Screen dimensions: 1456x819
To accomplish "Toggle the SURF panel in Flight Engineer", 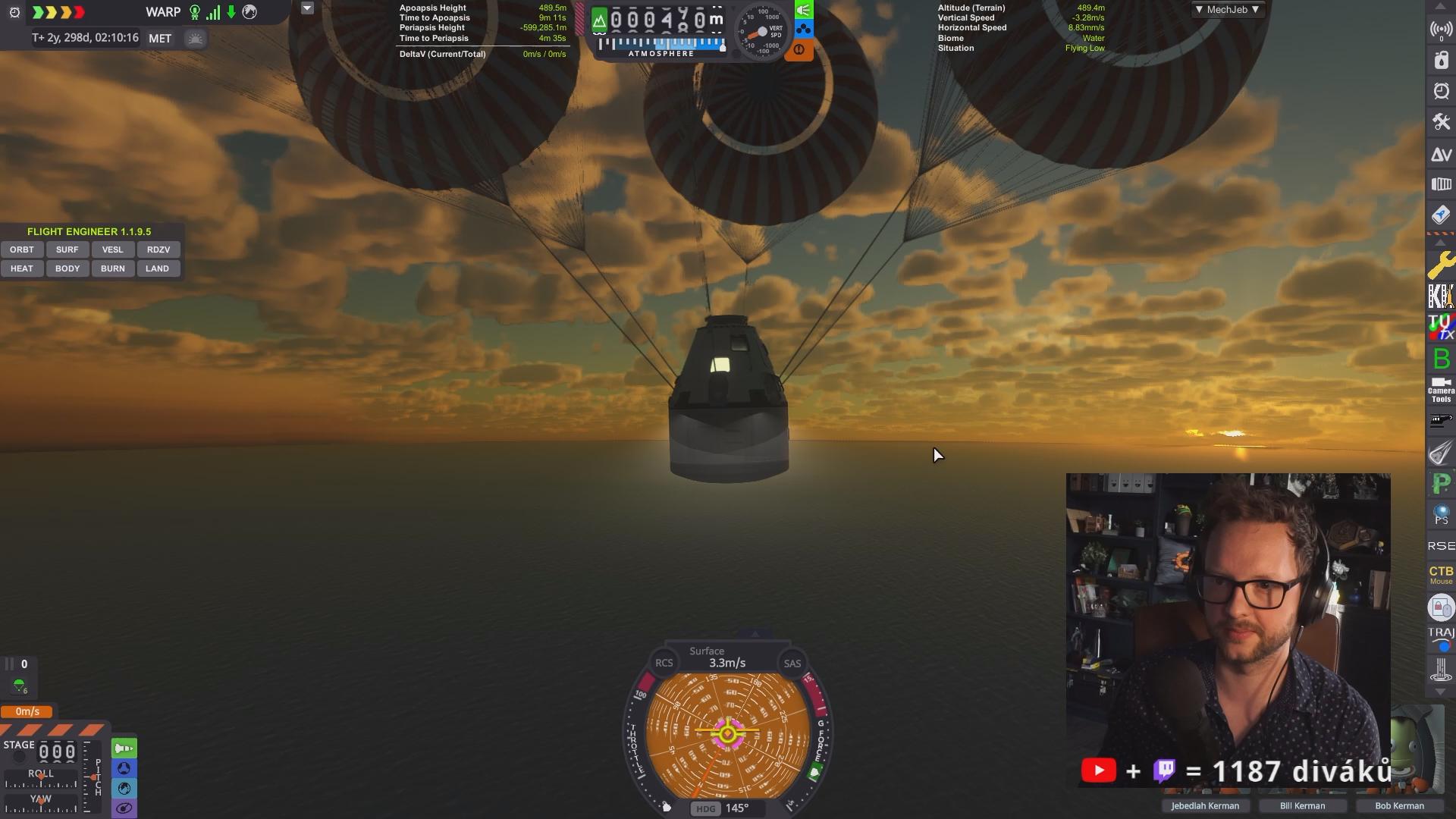I will (67, 249).
